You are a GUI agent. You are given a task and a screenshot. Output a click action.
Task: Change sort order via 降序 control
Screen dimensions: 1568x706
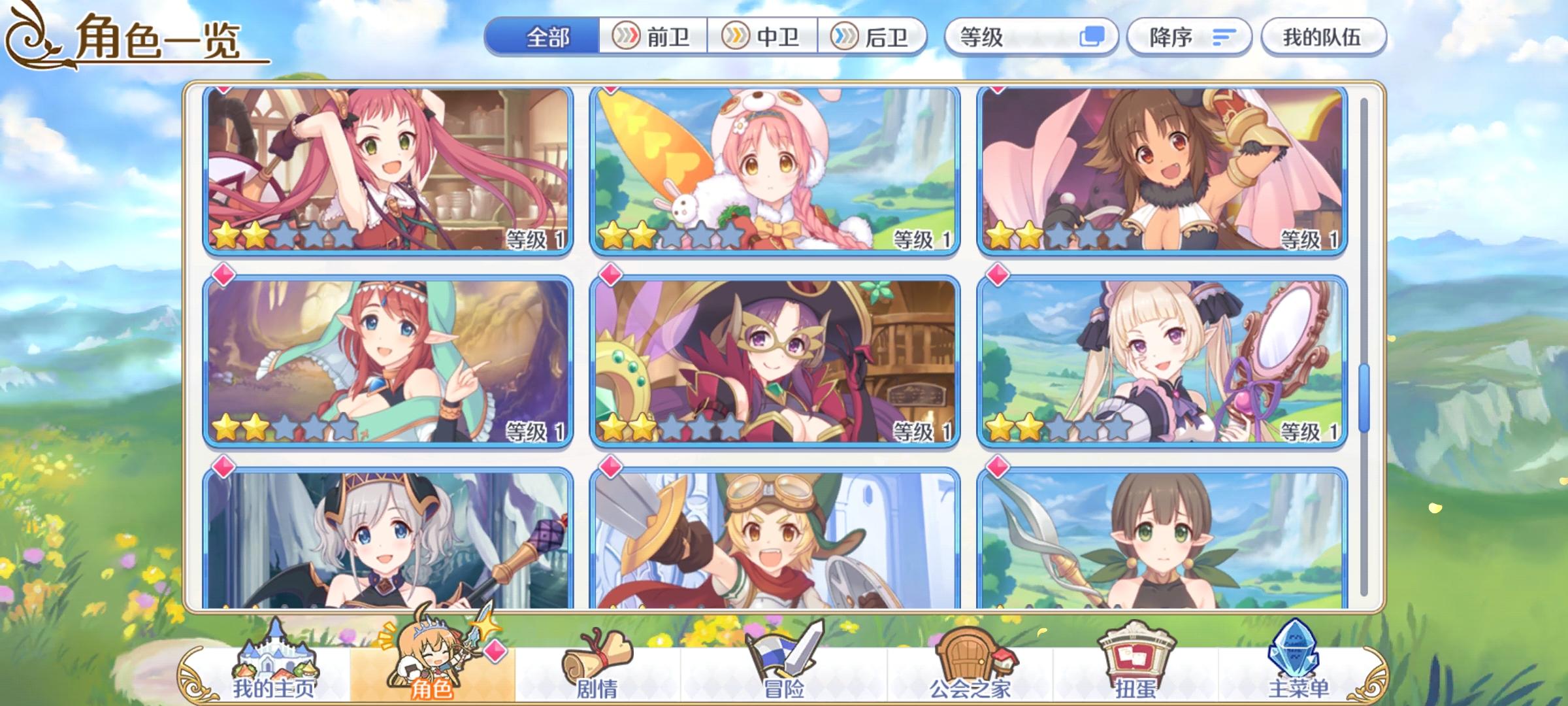(1189, 37)
